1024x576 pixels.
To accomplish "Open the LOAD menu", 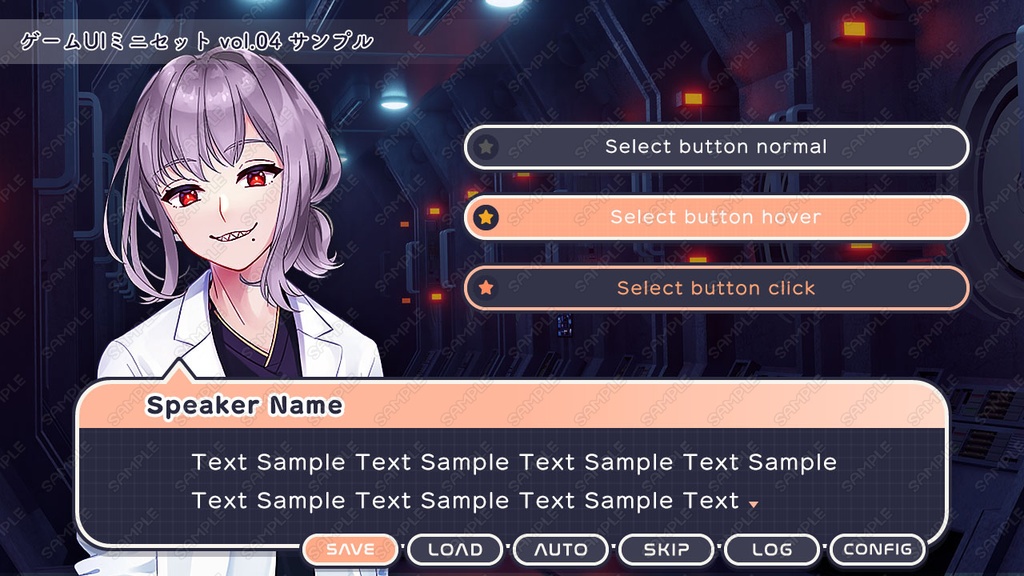I will click(455, 550).
